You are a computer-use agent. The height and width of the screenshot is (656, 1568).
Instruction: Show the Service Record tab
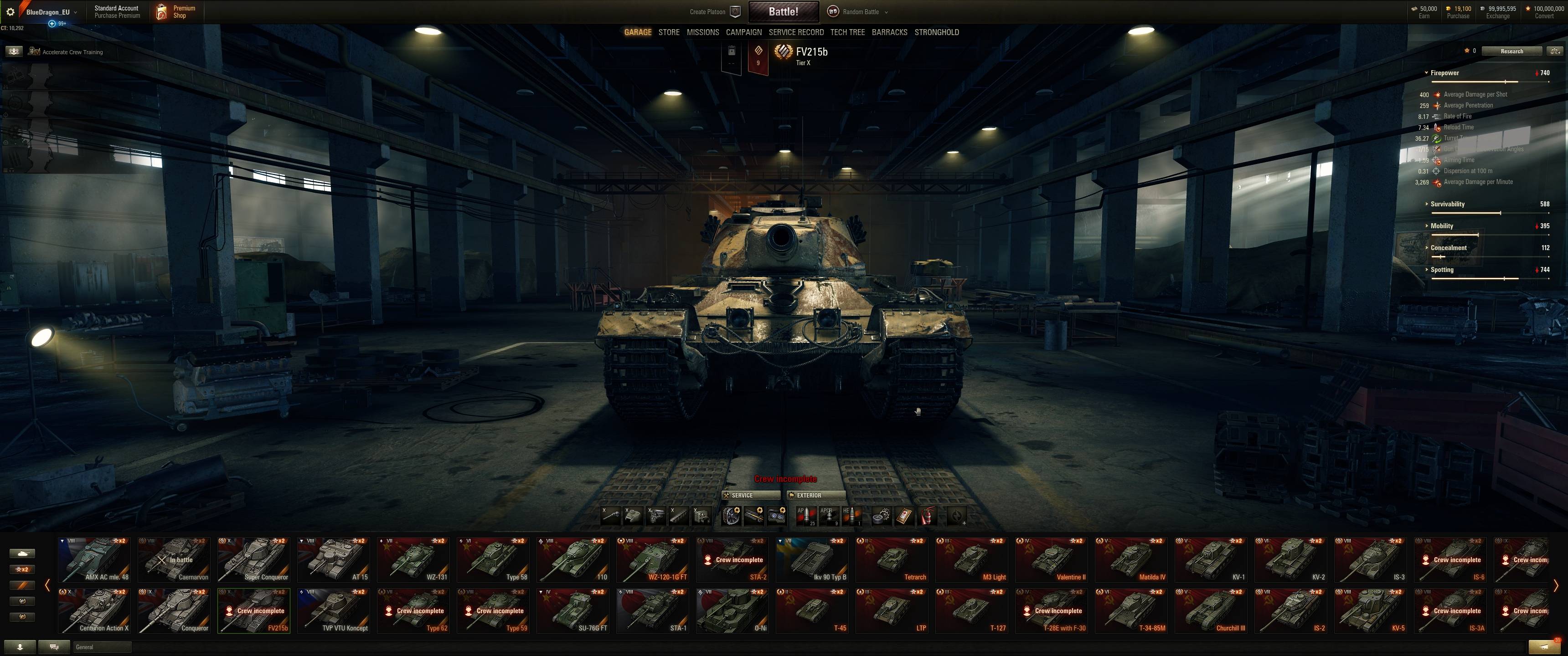click(x=795, y=32)
